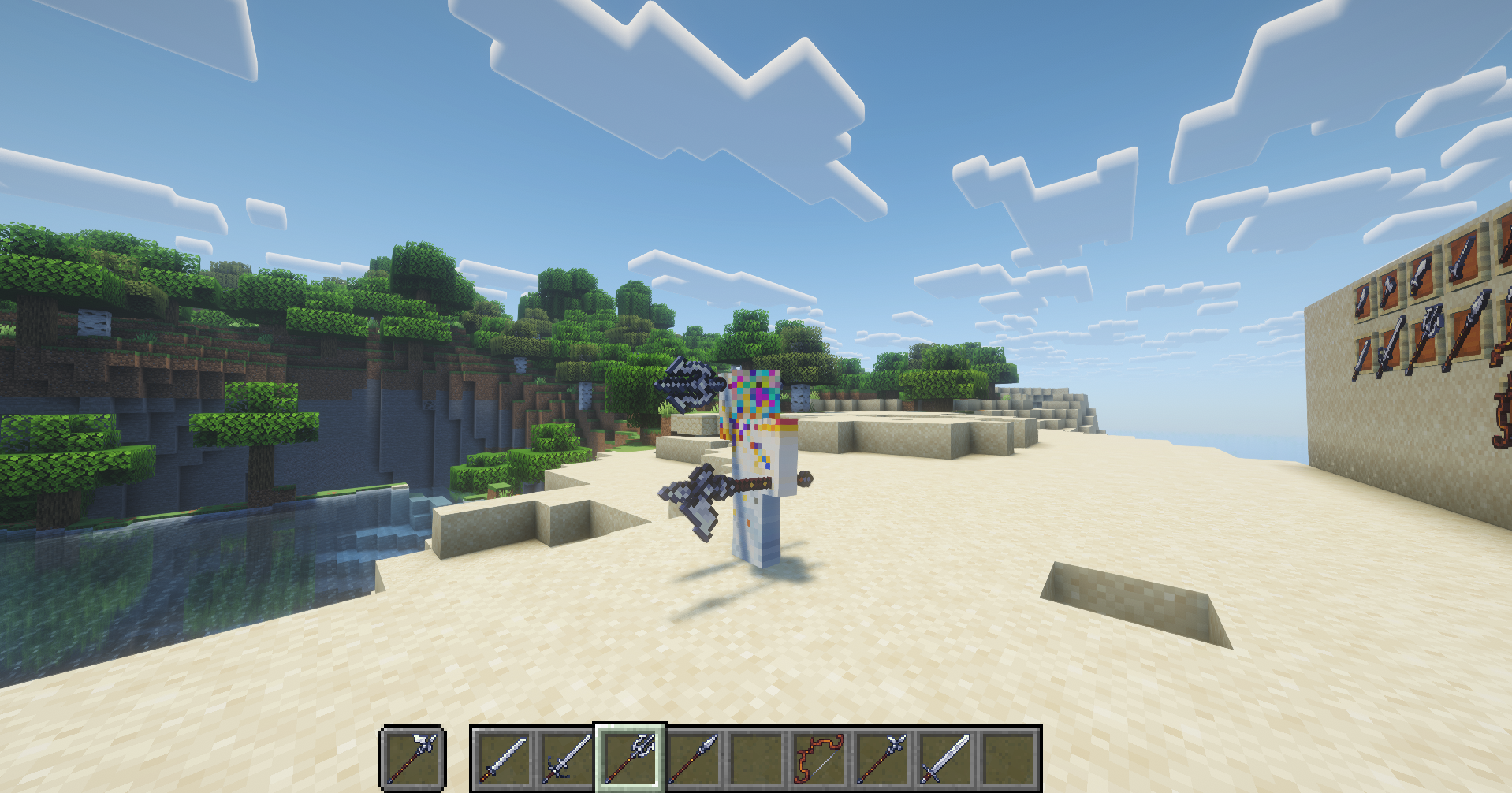Select the highlighted halberd hotbar slot
The height and width of the screenshot is (793, 1512).
click(x=631, y=756)
